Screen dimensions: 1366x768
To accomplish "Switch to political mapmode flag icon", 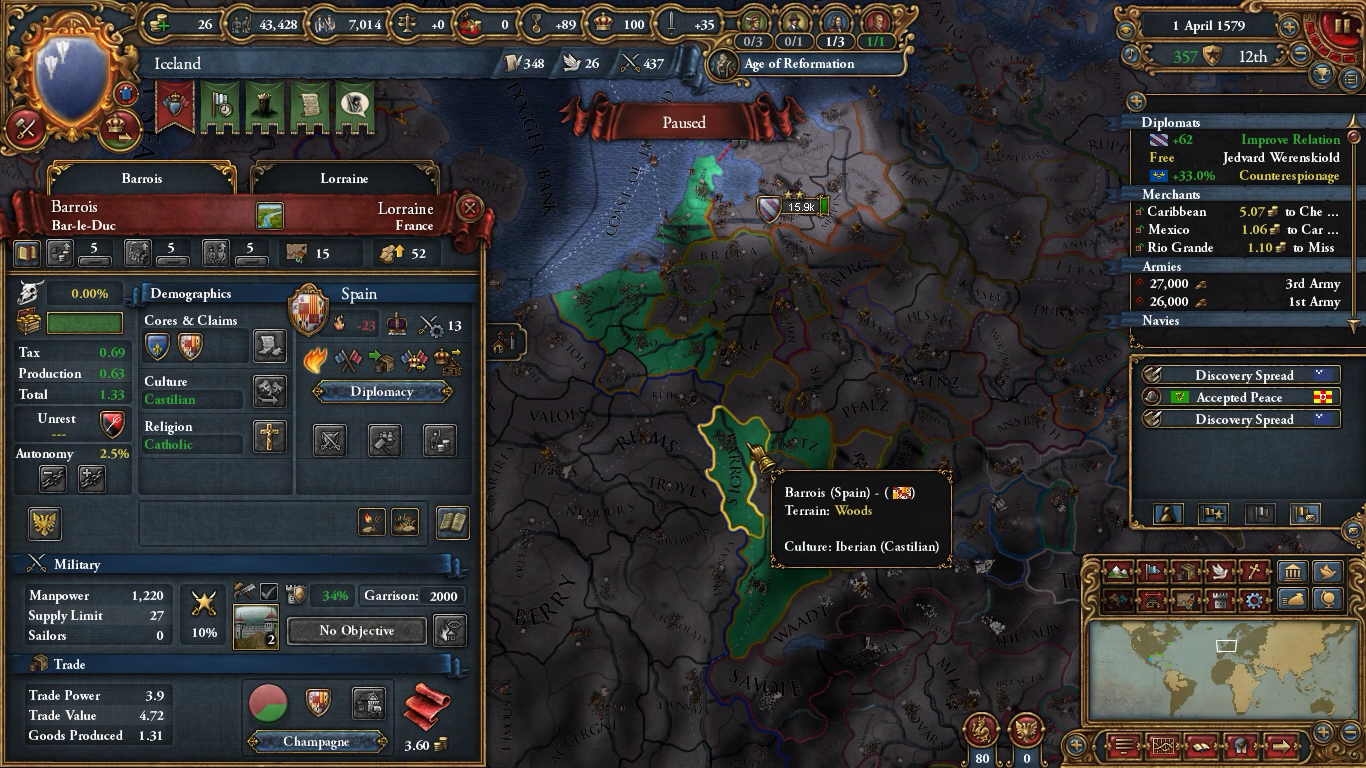I will pos(1151,571).
